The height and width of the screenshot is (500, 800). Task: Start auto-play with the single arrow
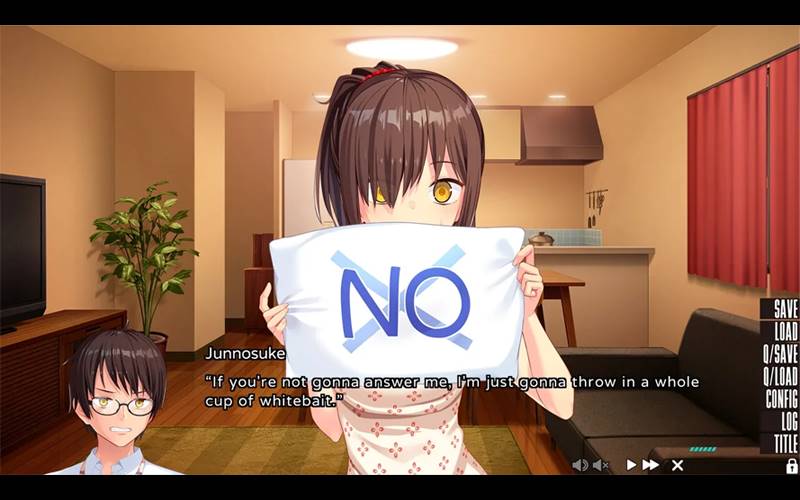pyautogui.click(x=631, y=465)
